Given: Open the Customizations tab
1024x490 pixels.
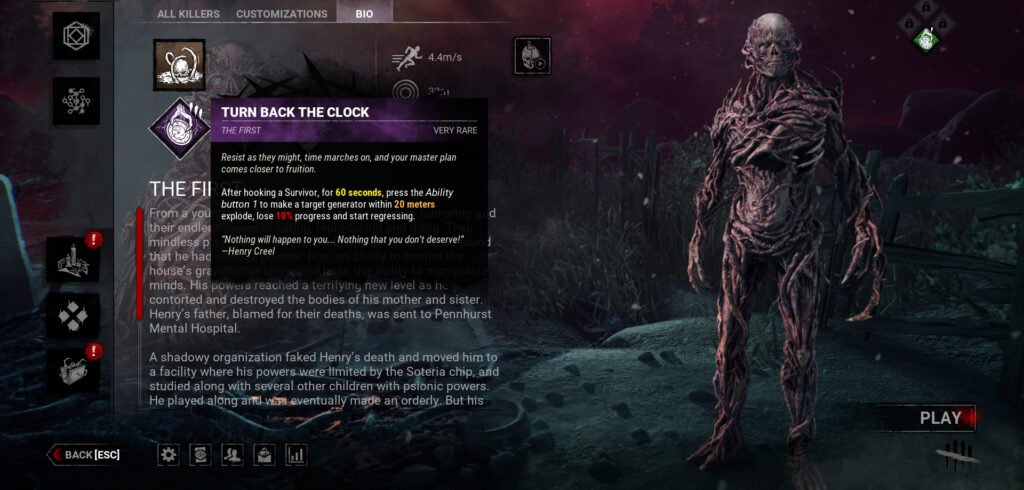Looking at the screenshot, I should pos(281,14).
